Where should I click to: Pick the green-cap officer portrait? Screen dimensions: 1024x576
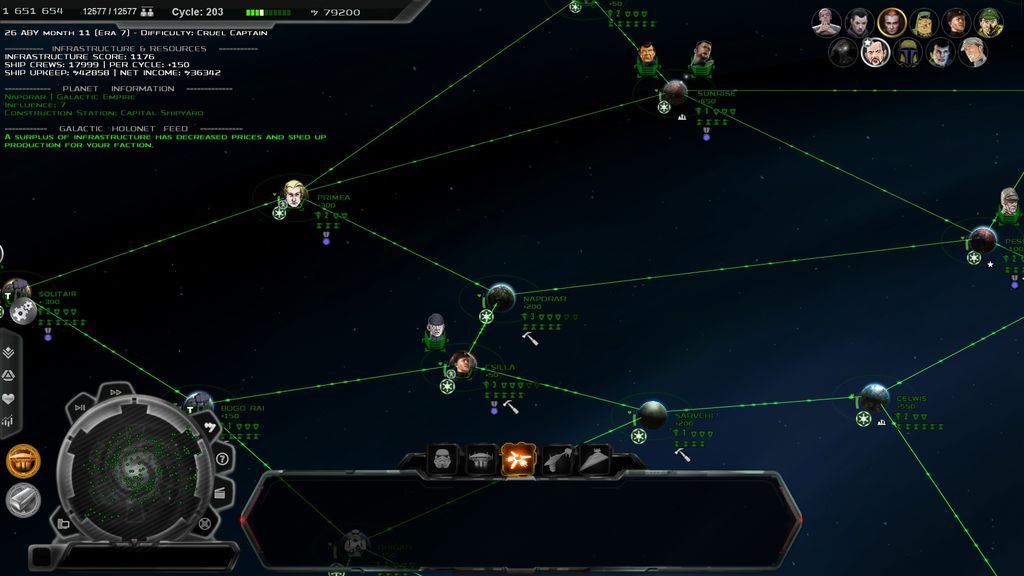[x=990, y=21]
